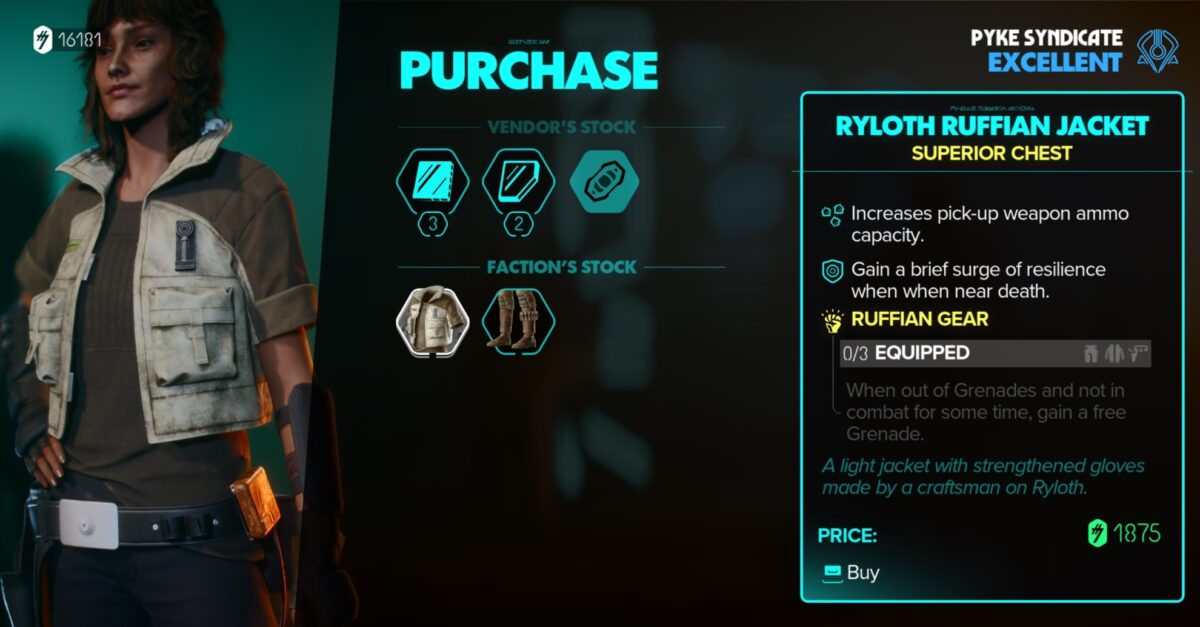Buy the Ryloth Ruffian Jacket

tap(851, 573)
